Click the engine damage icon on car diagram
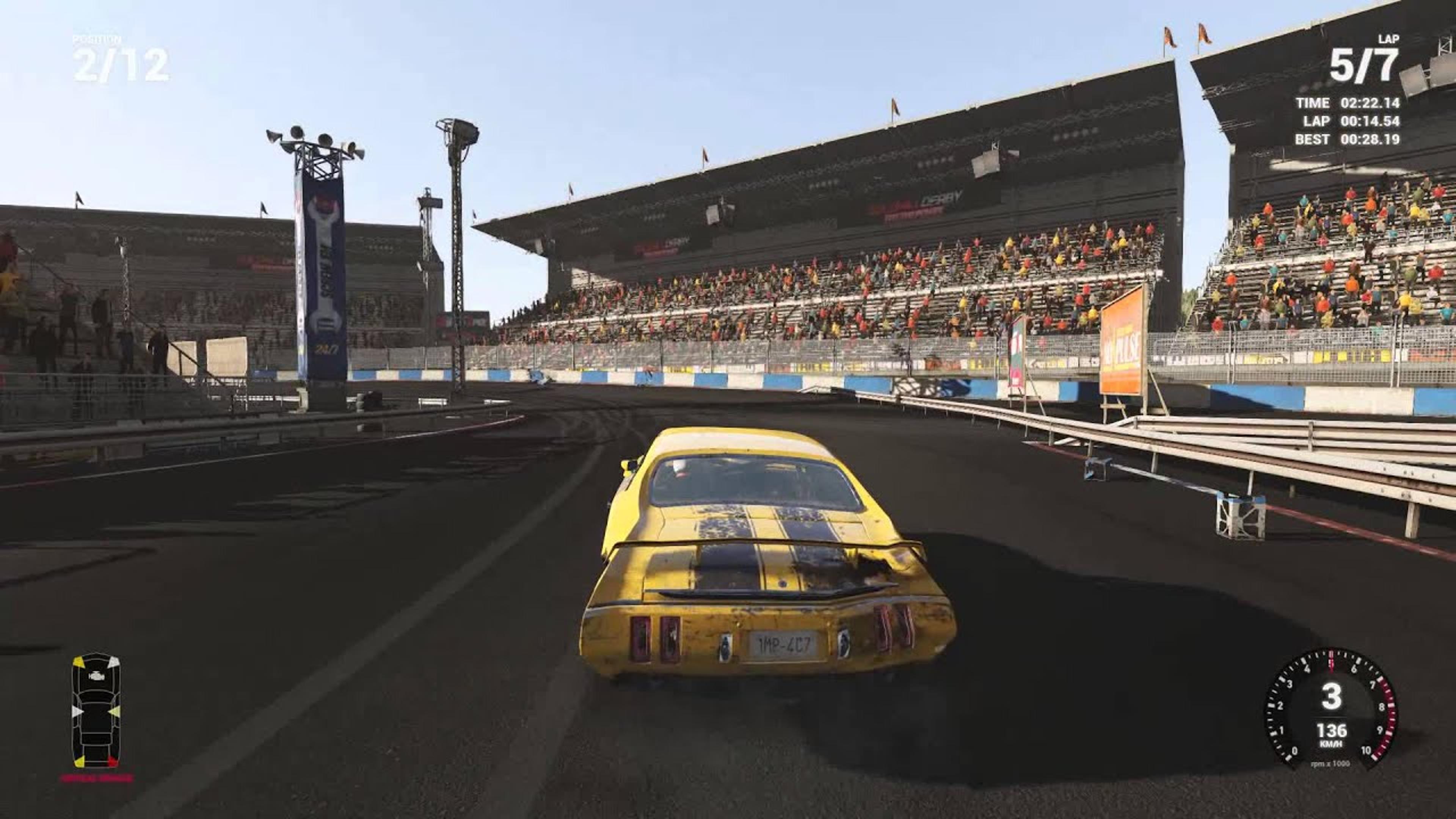This screenshot has height=819, width=1456. point(97,676)
